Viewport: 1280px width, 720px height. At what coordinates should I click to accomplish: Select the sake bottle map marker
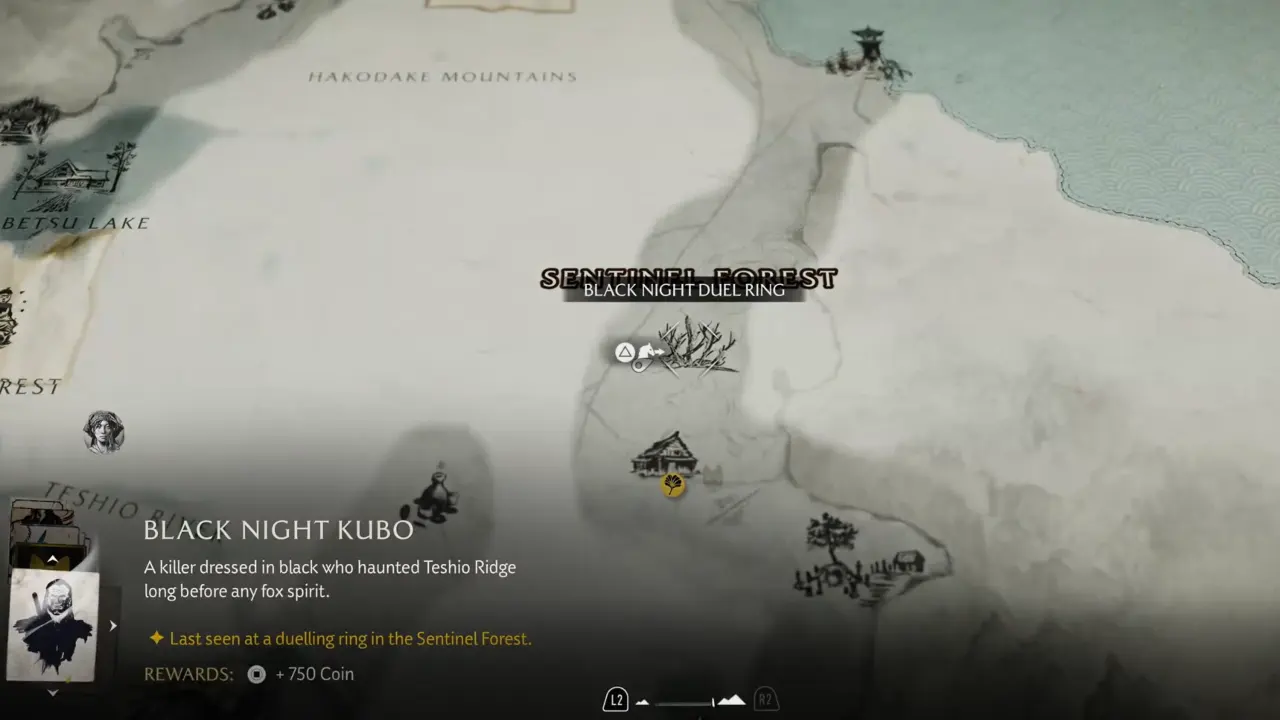436,494
